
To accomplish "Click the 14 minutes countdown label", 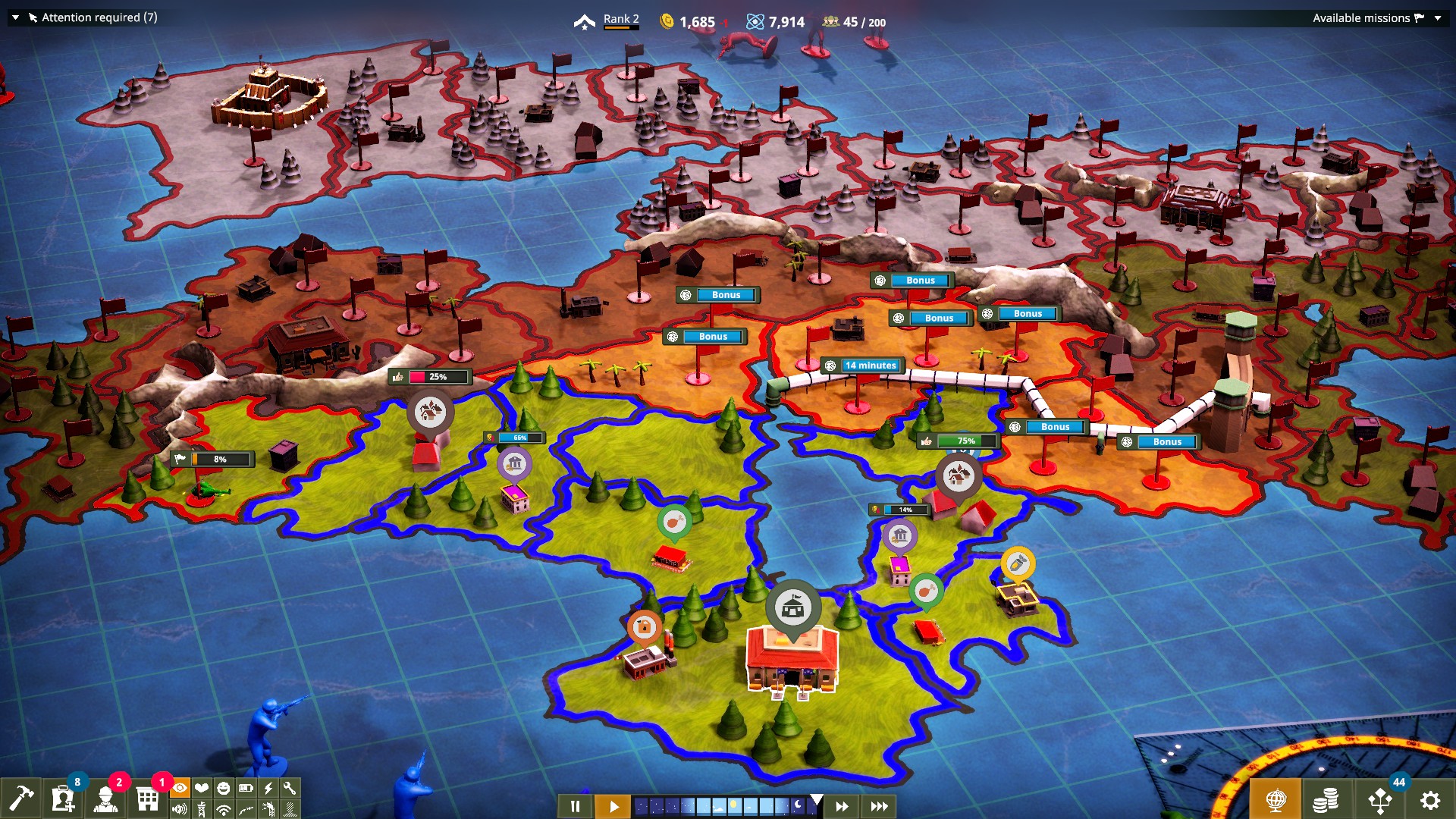I will (870, 365).
